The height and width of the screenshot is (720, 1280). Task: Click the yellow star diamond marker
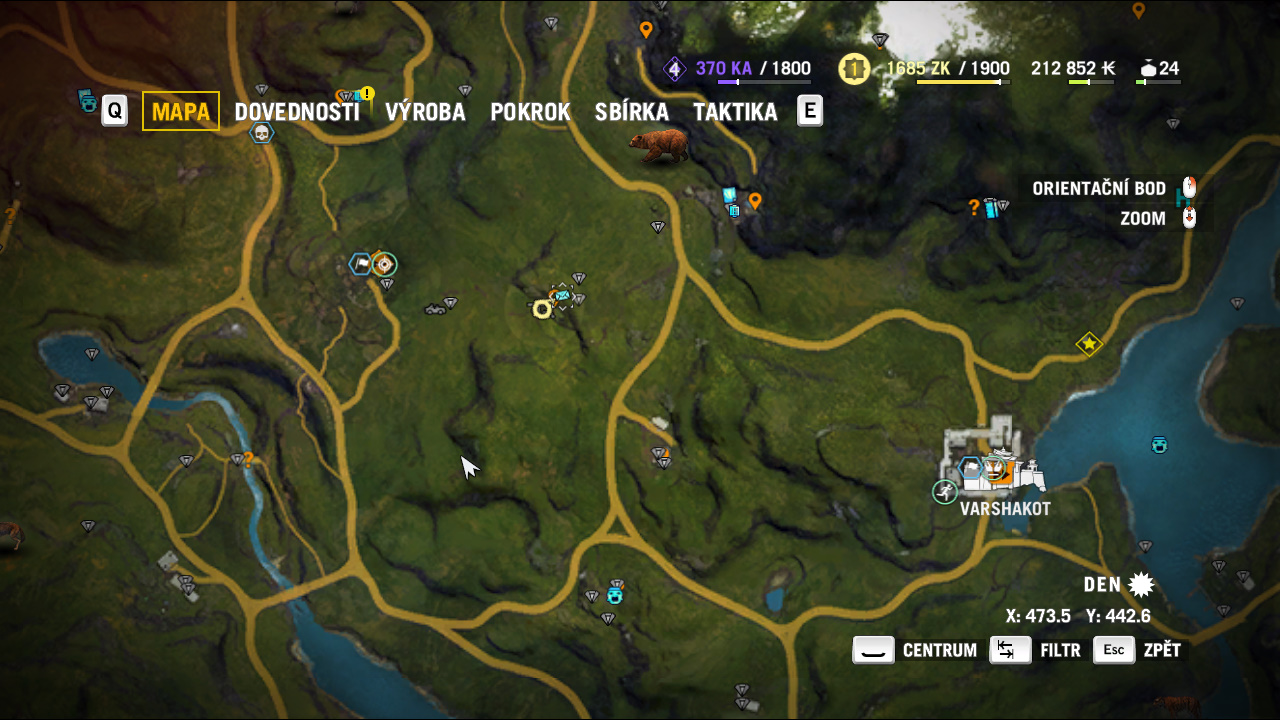(x=1089, y=345)
